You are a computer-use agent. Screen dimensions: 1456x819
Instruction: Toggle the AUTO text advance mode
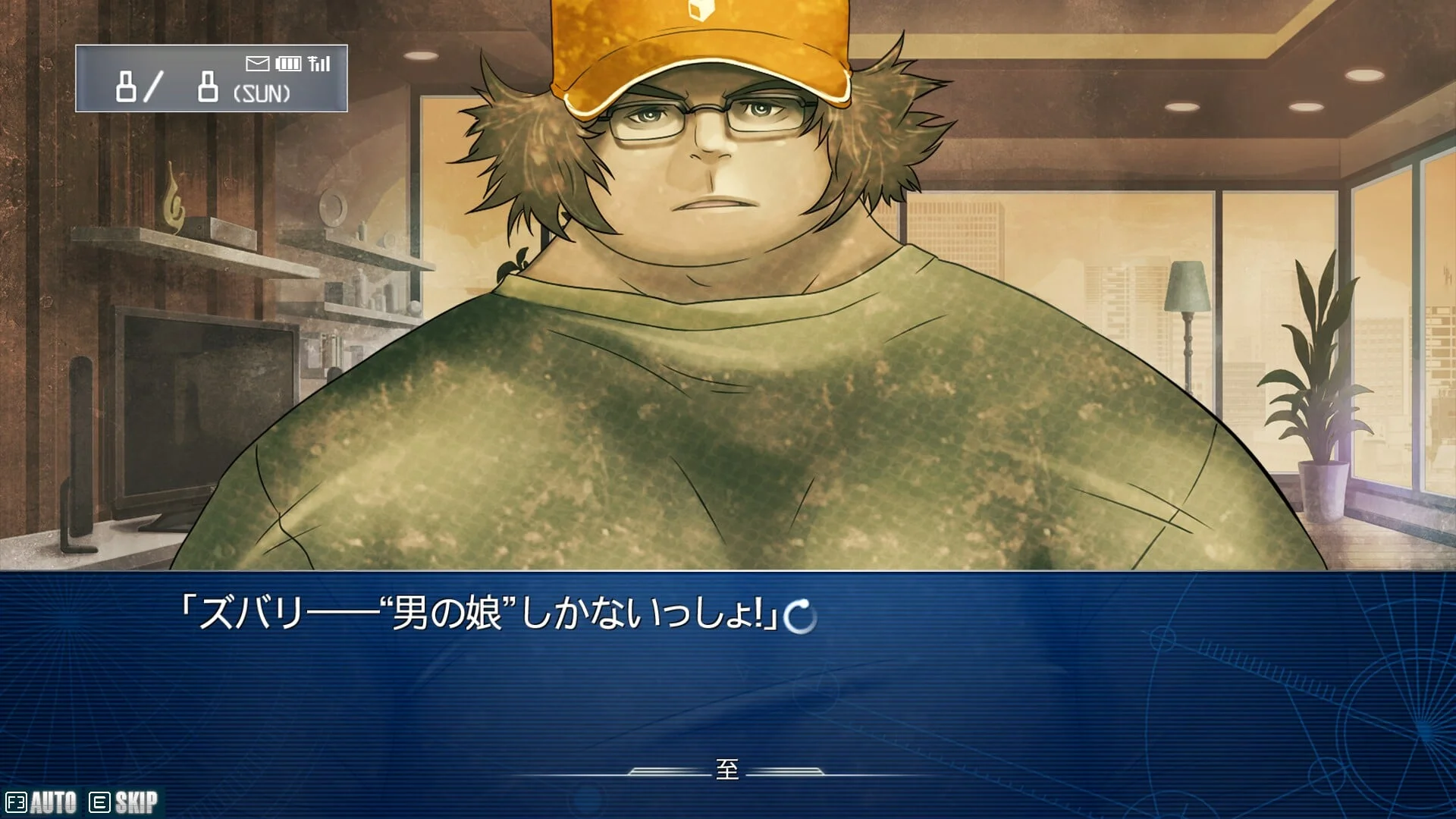(42, 802)
